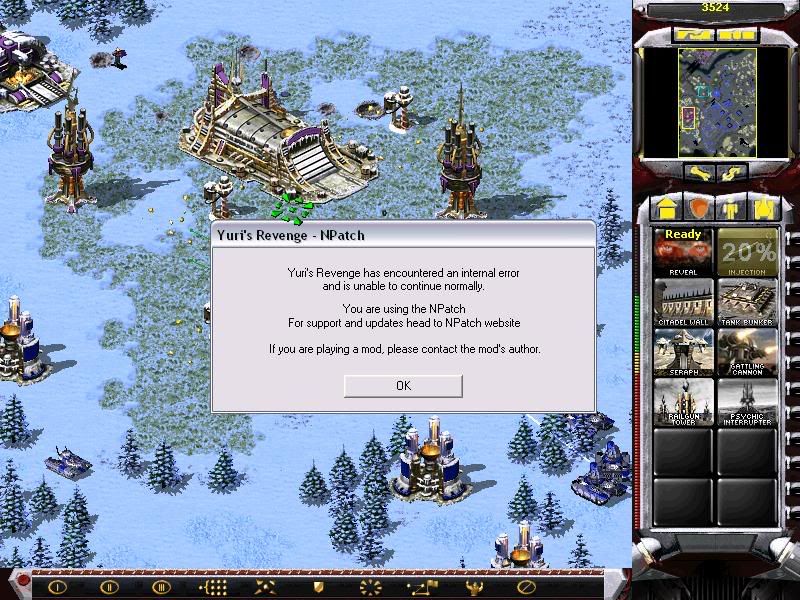Click the stop command circle-slash icon

[x=527, y=586]
